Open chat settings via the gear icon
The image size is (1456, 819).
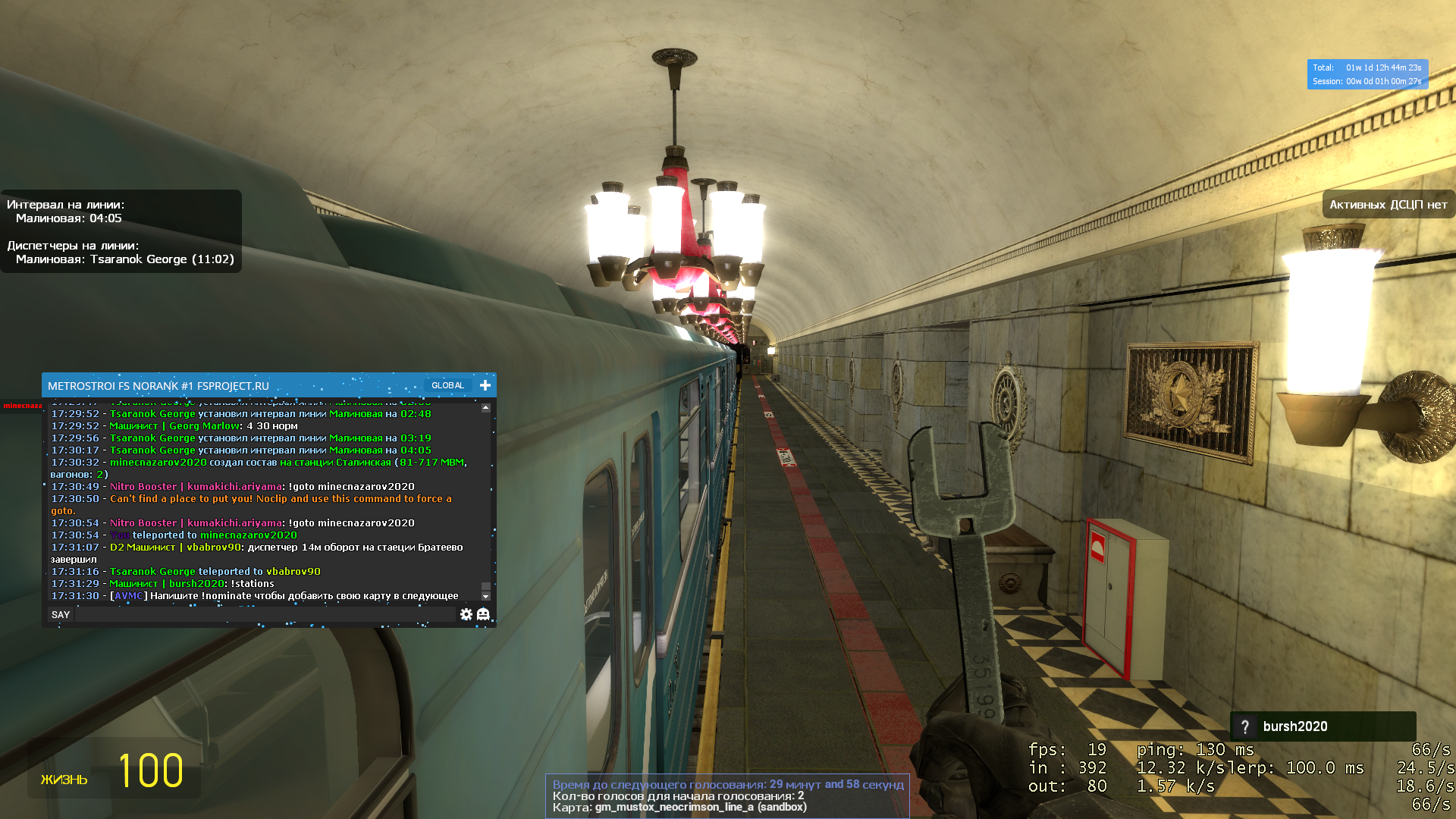467,614
